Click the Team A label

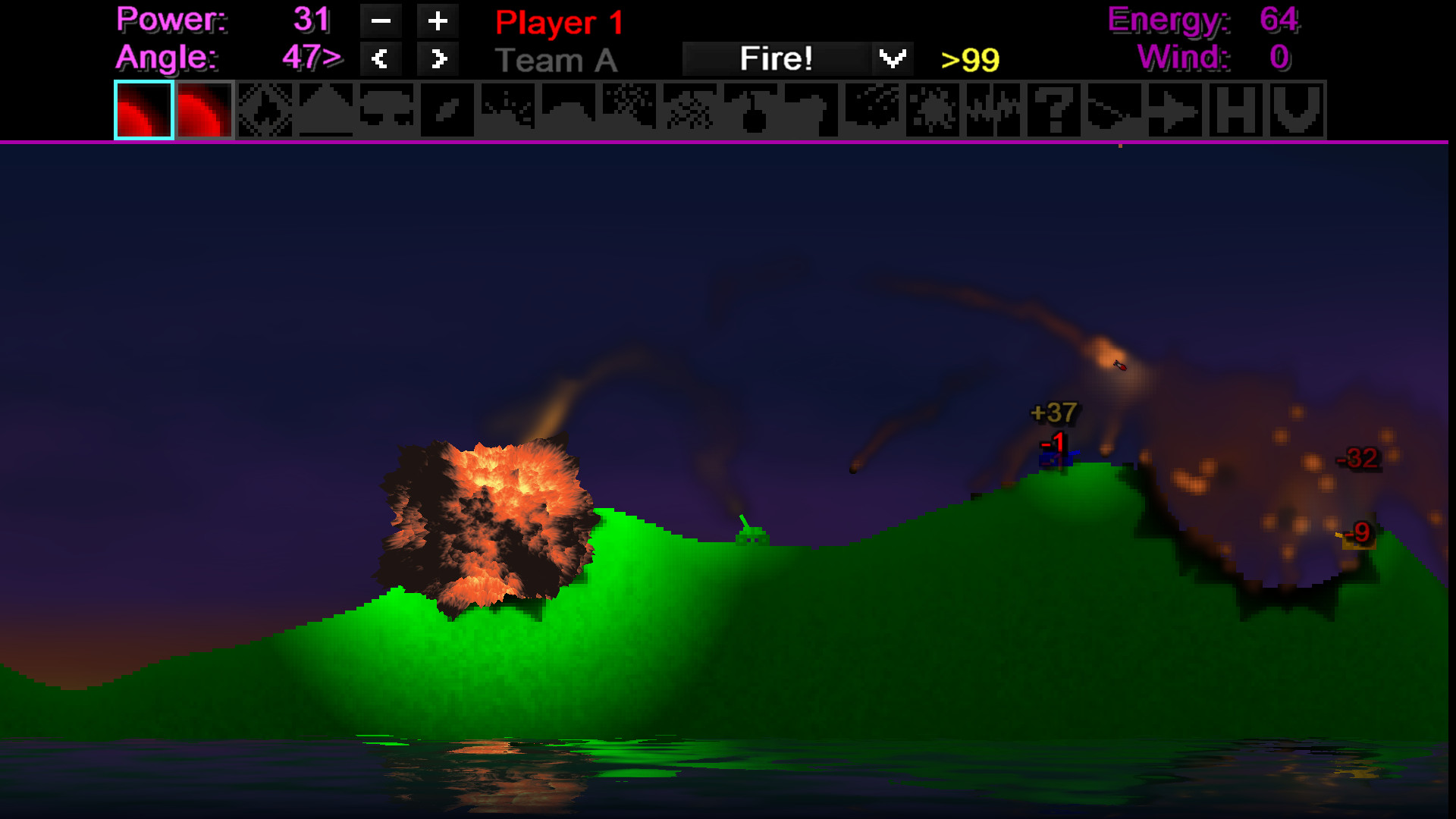coord(558,60)
